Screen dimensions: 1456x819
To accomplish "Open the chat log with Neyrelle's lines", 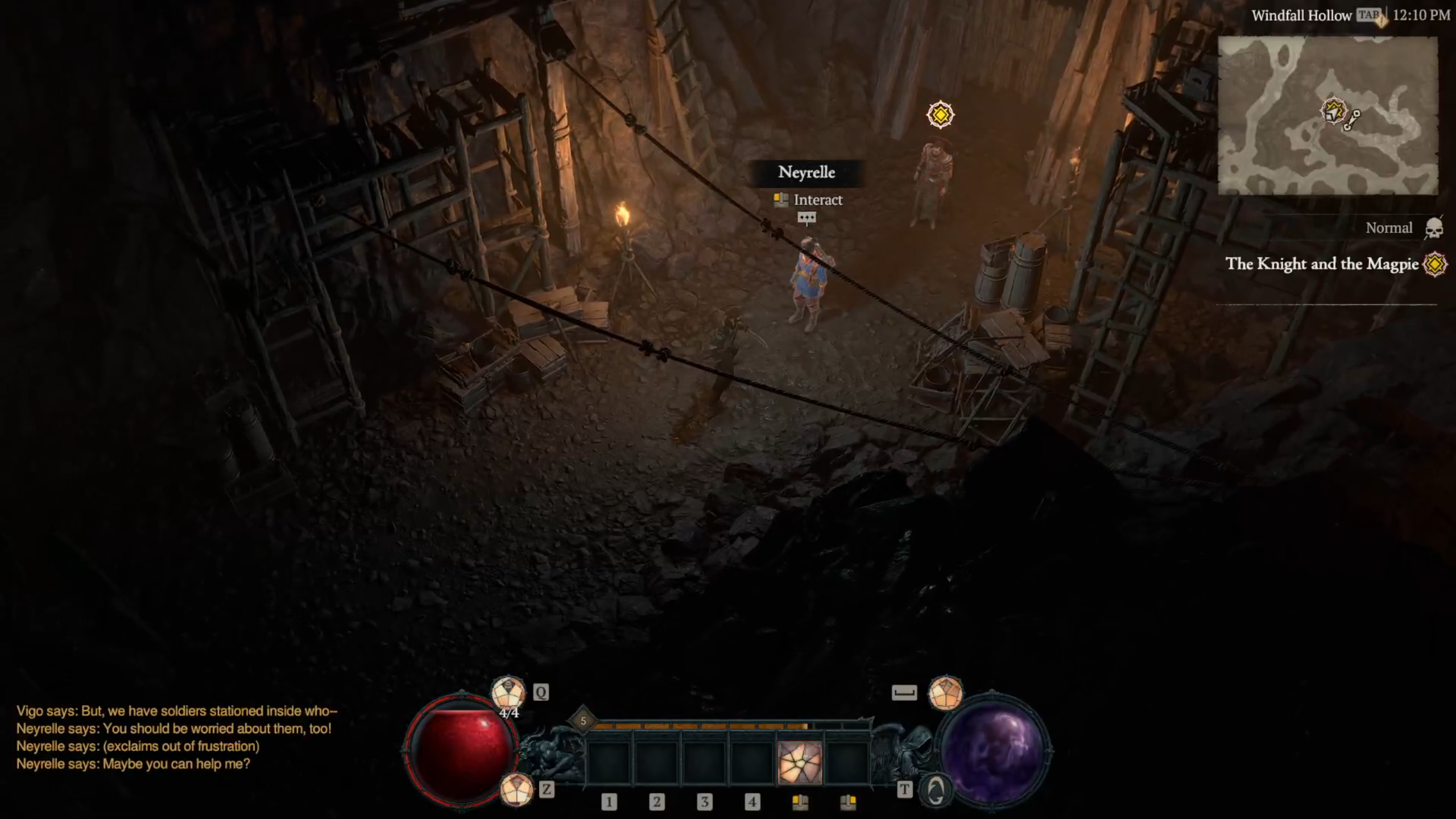I will point(176,737).
